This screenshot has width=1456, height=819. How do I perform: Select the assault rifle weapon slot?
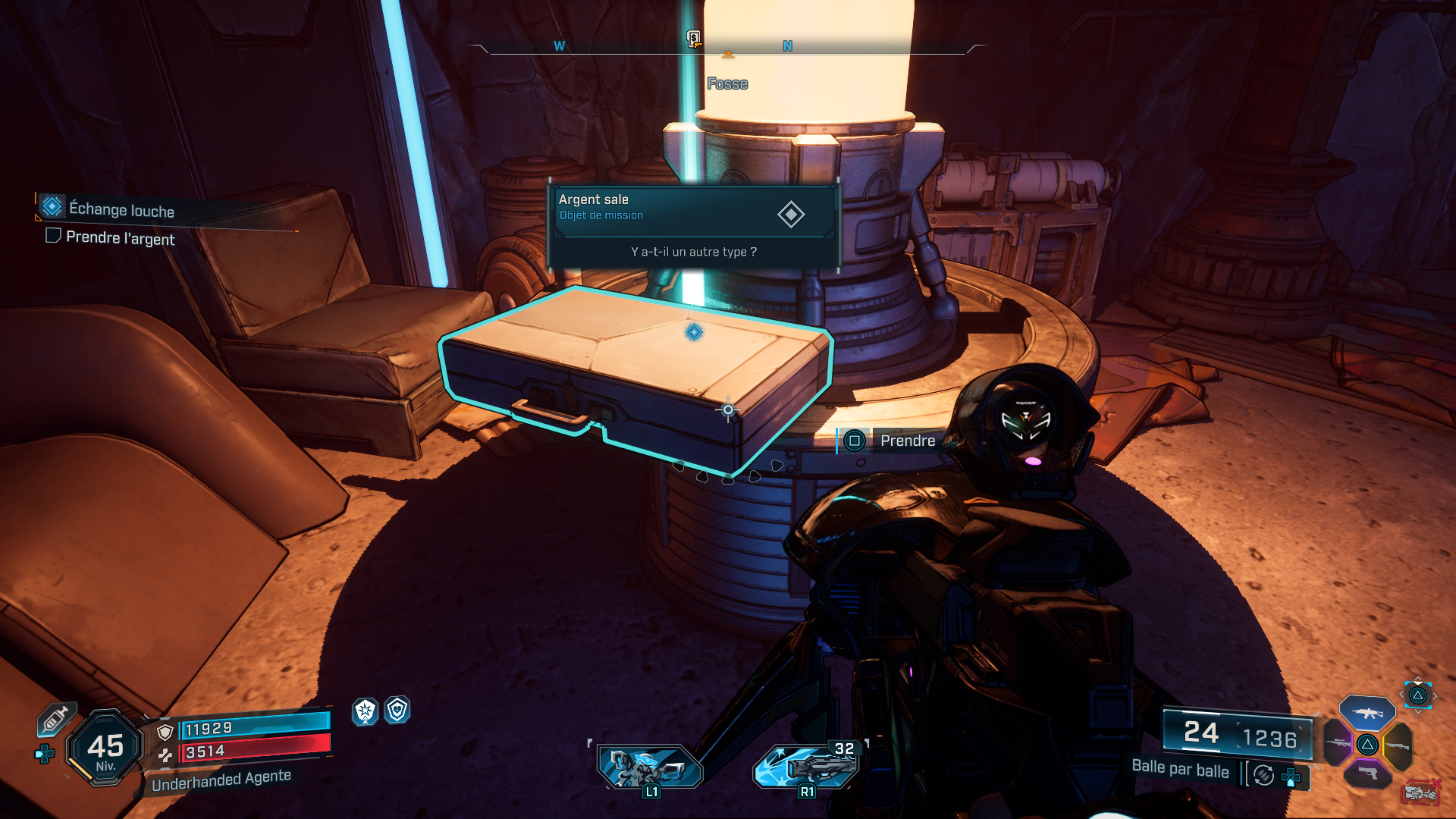[1367, 713]
